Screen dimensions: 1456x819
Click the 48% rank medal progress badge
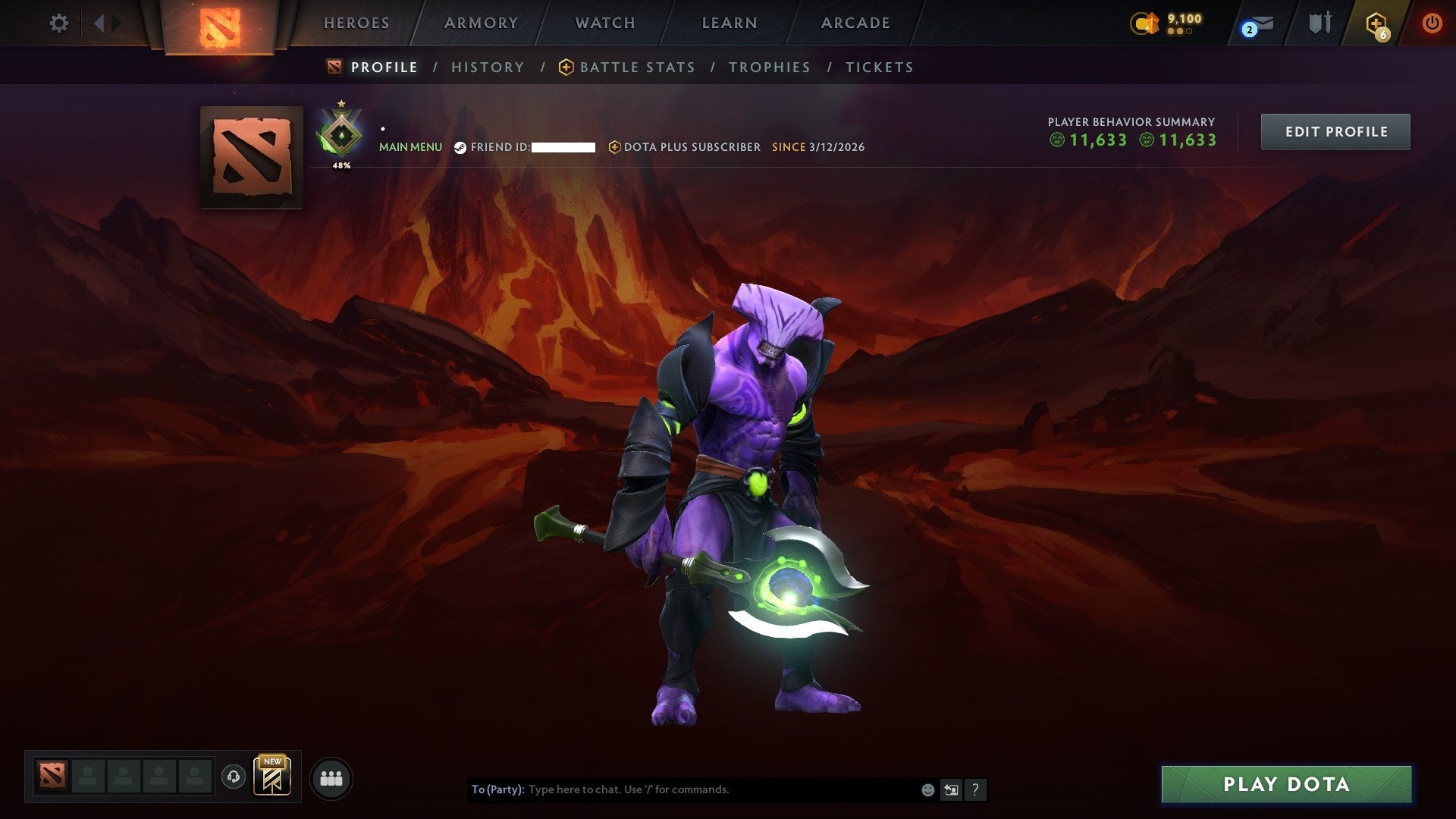coord(341,133)
